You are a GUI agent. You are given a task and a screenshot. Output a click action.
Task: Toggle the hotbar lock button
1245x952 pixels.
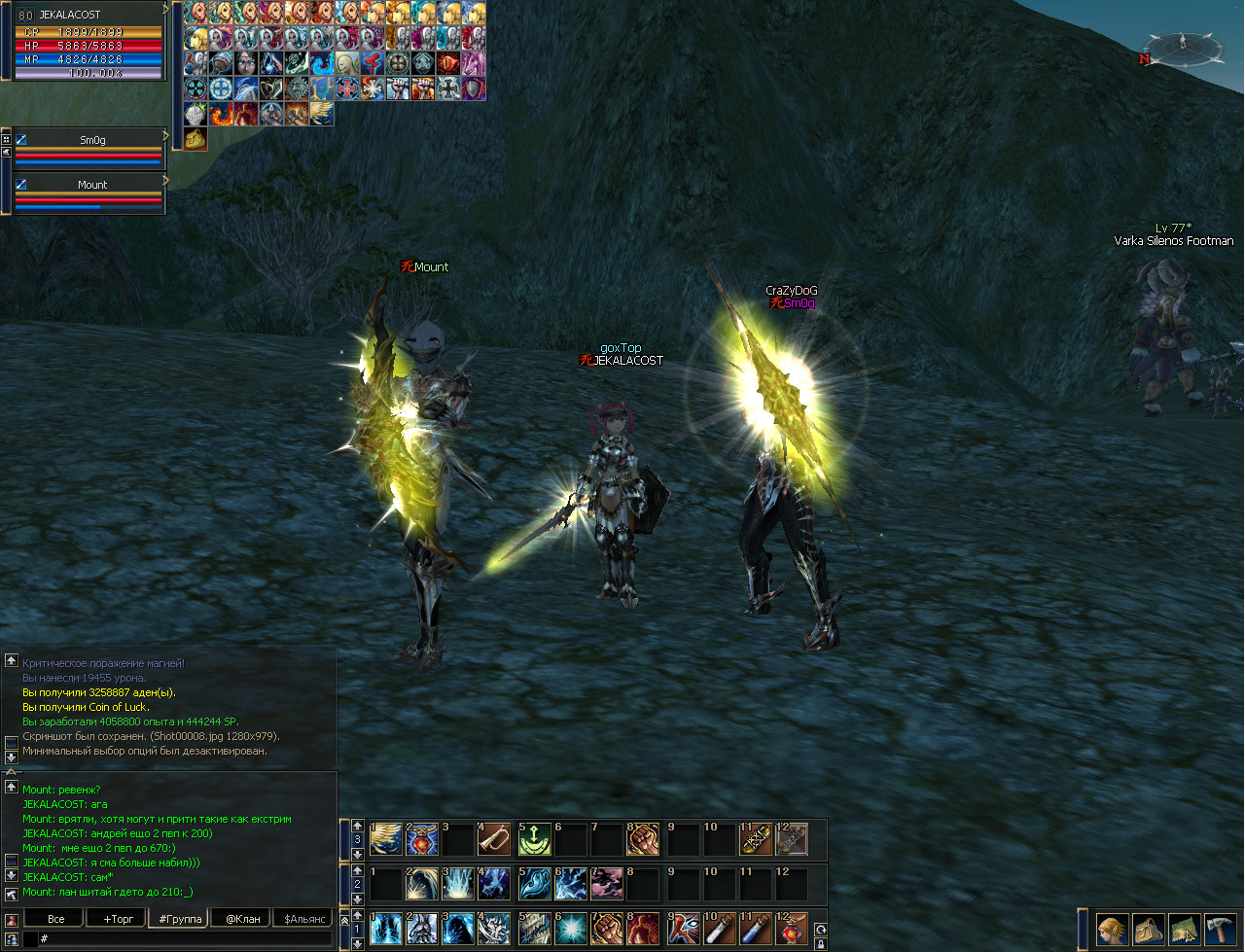pyautogui.click(x=821, y=943)
